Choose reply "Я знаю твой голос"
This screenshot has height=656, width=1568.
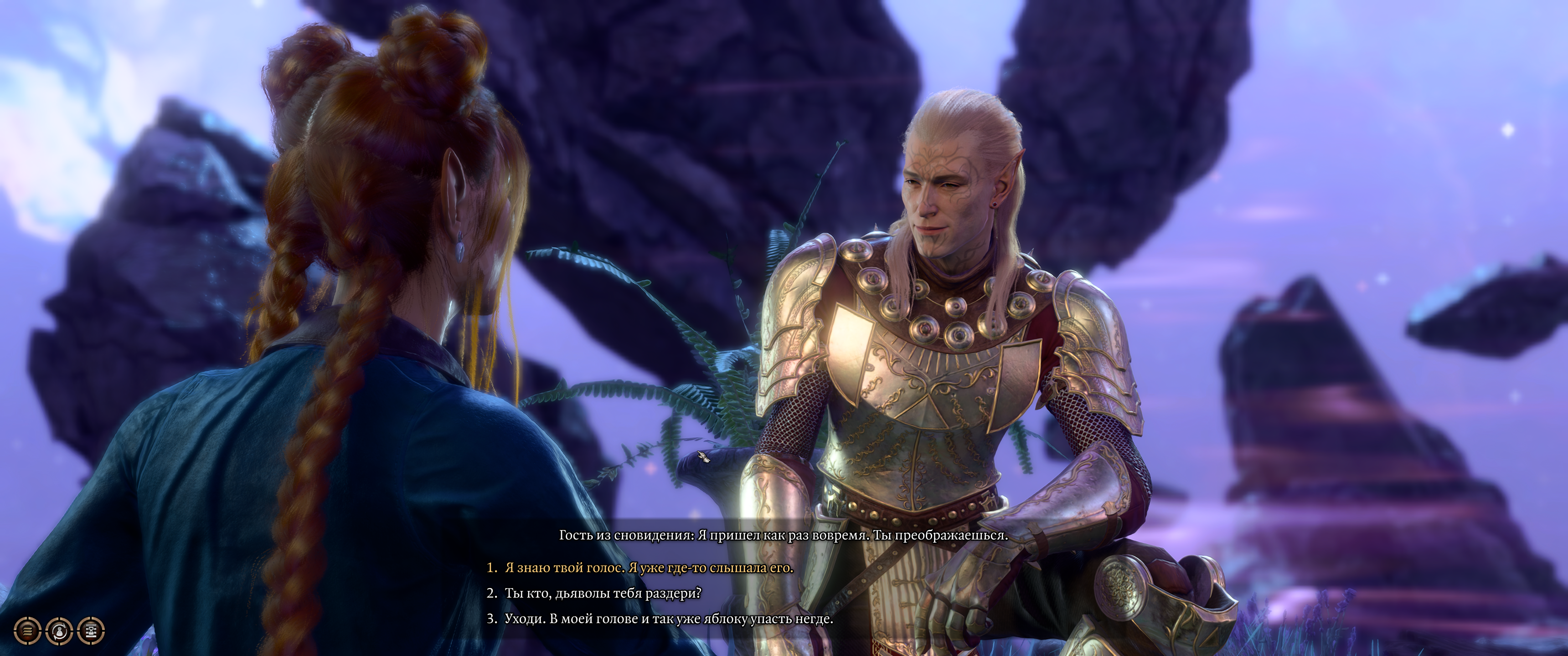click(x=648, y=568)
